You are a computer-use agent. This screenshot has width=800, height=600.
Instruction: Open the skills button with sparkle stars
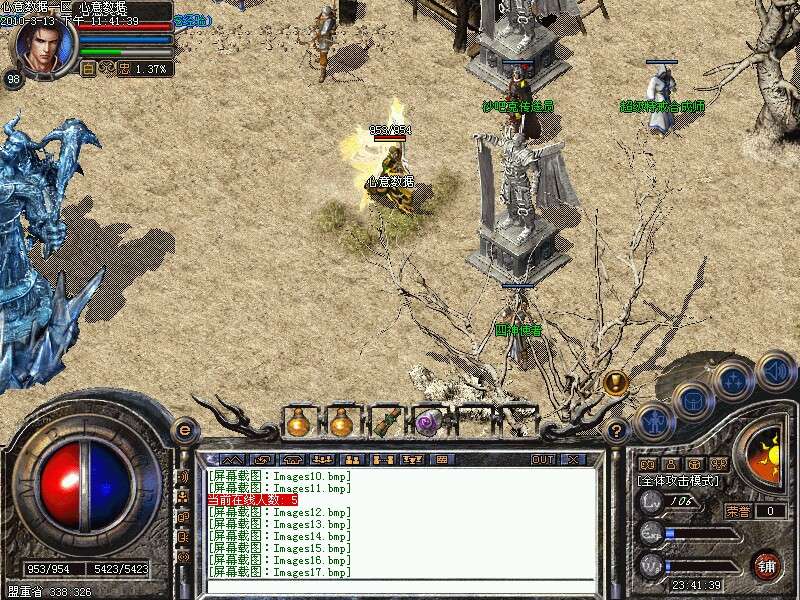[x=735, y=381]
